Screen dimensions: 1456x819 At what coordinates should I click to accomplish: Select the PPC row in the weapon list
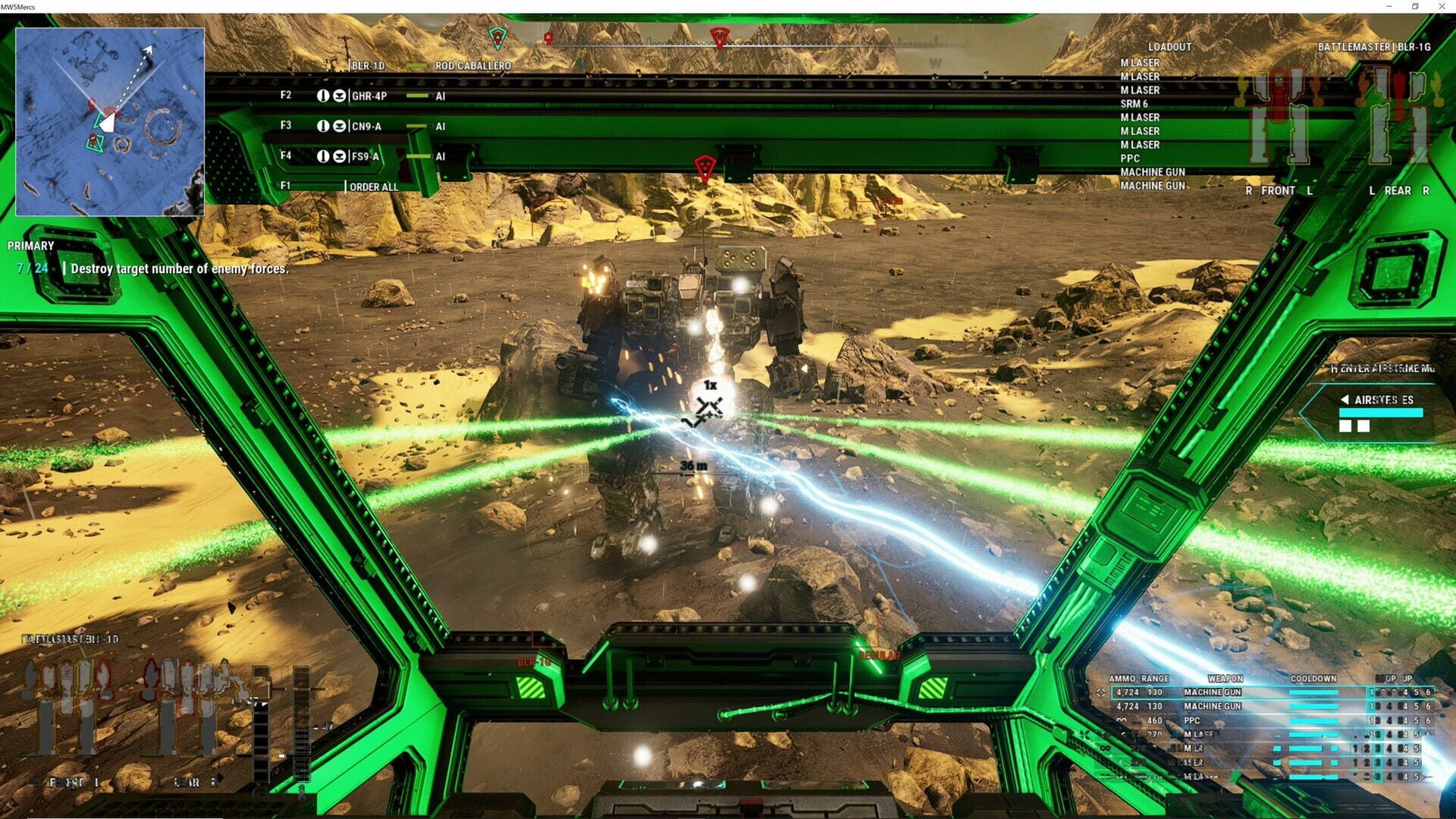[x=1193, y=720]
